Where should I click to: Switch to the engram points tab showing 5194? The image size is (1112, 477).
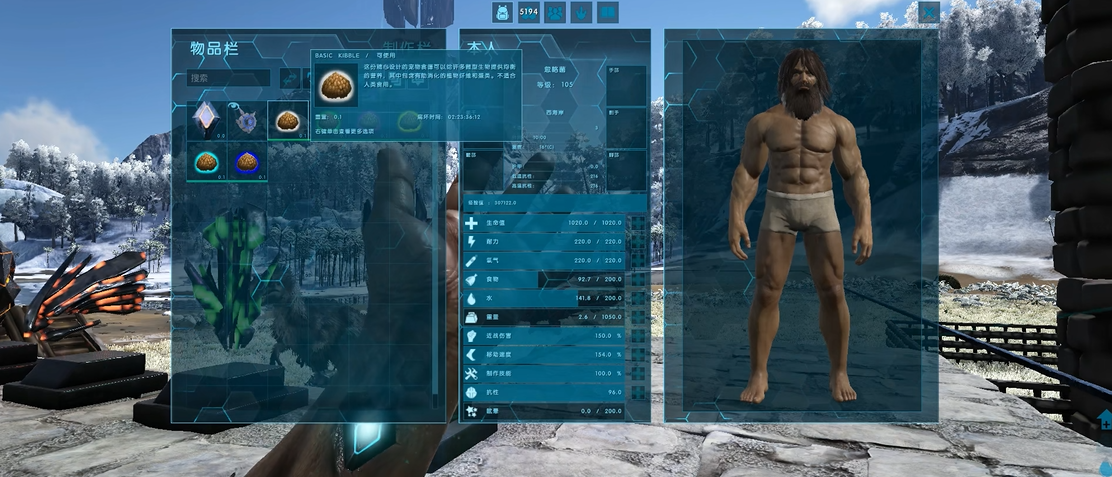[x=528, y=12]
